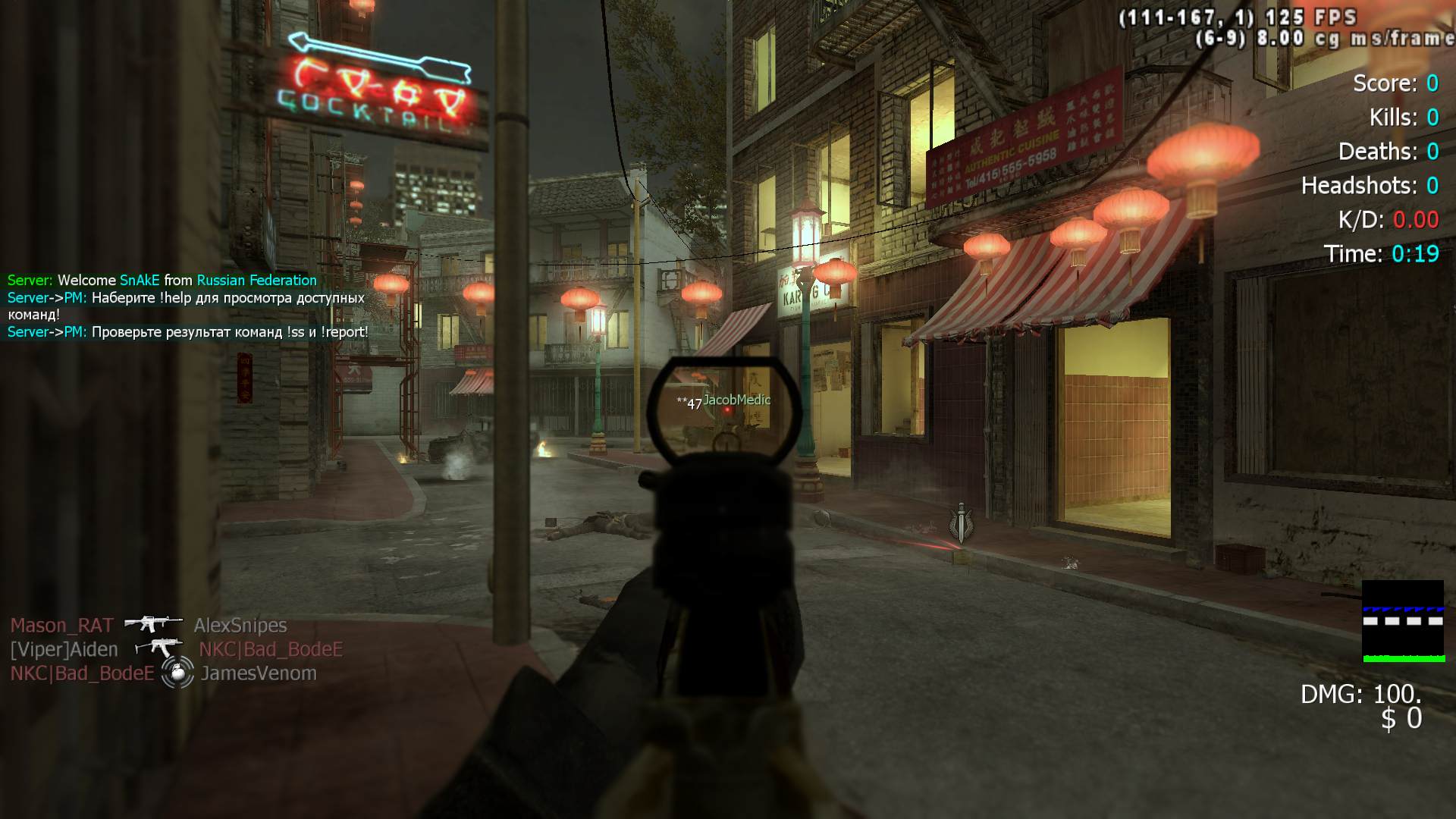Select [Viper]Aiden in the kill feed
1456x819 pixels.
tap(64, 650)
